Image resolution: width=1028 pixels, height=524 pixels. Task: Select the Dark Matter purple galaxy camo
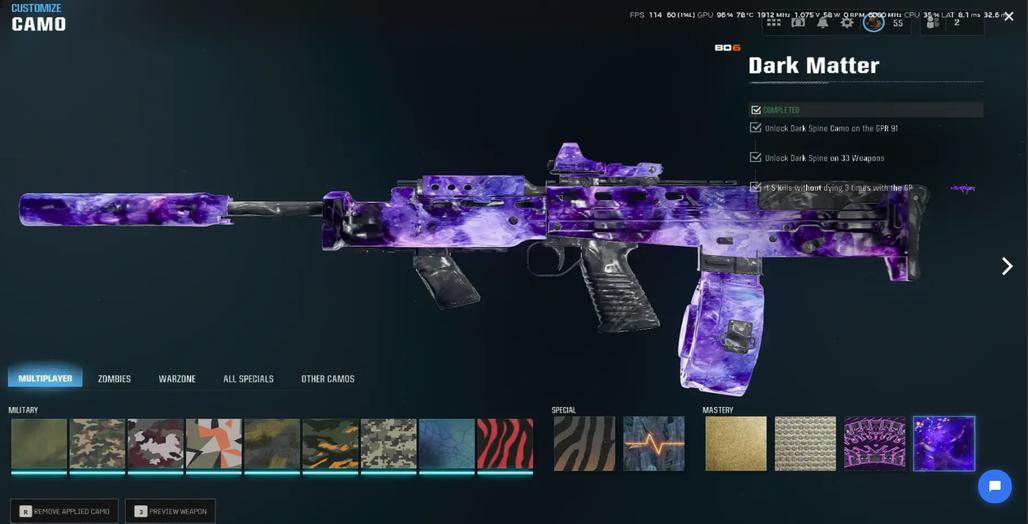coord(943,443)
